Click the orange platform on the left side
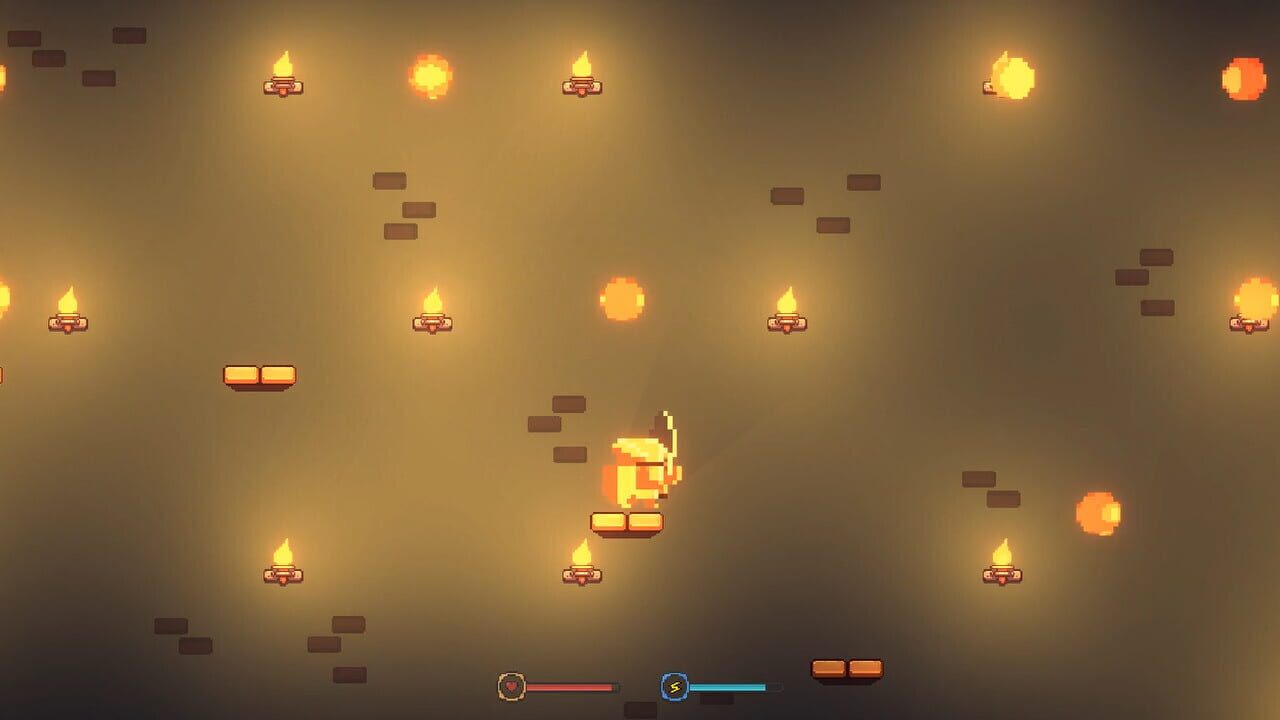The width and height of the screenshot is (1280, 720). 260,372
